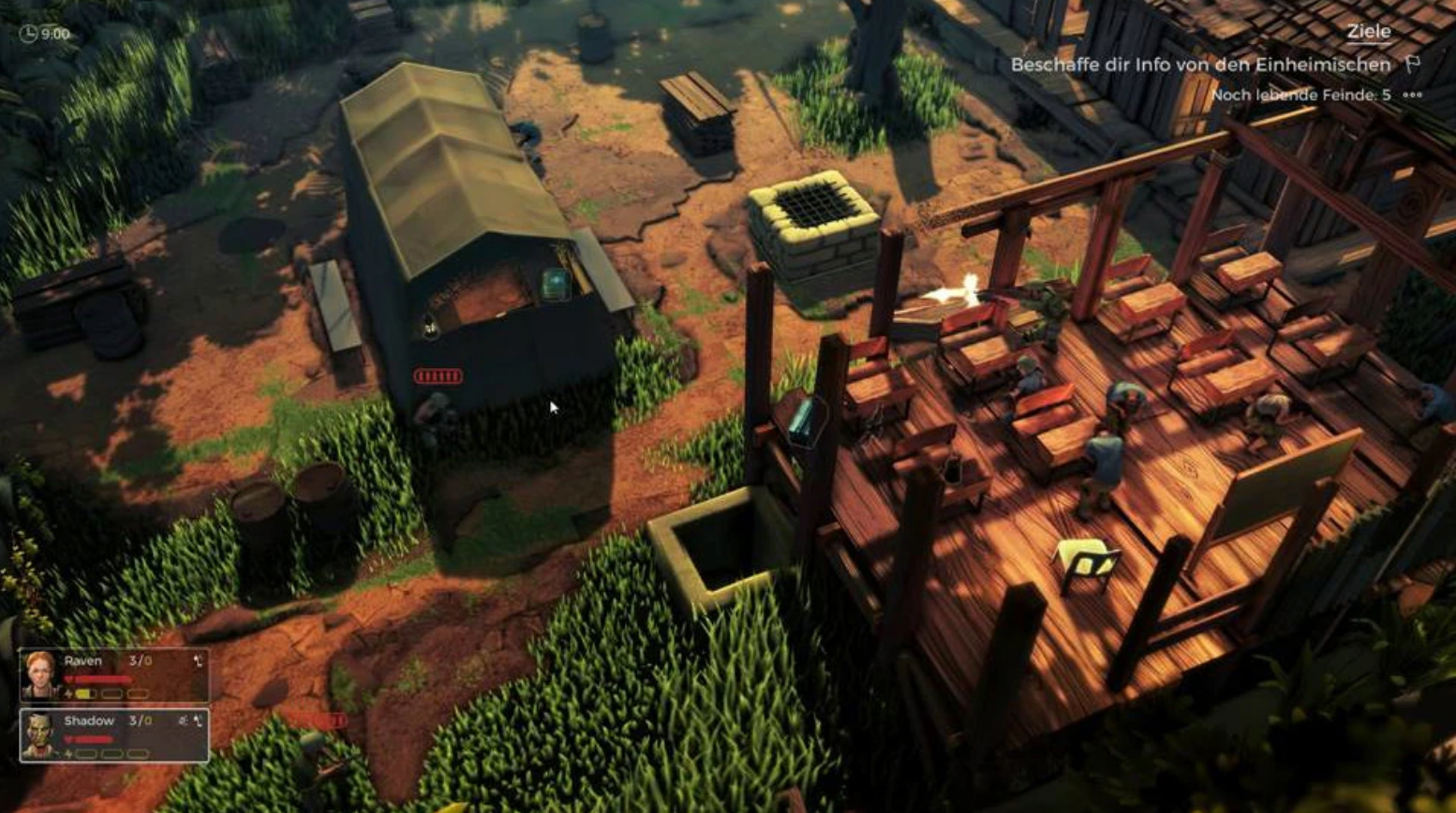Viewport: 1456px width, 813px height.
Task: Collapse the Ziele objectives panel
Action: coord(1369,31)
